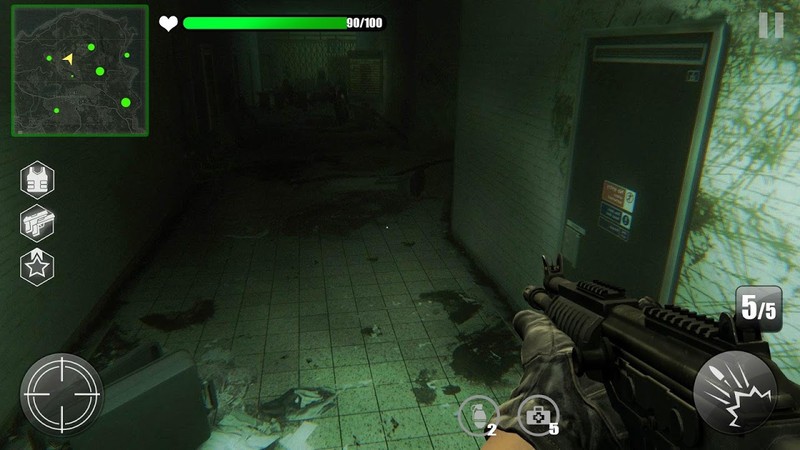Use a medkit
This screenshot has height=450, width=800.
coord(537,415)
